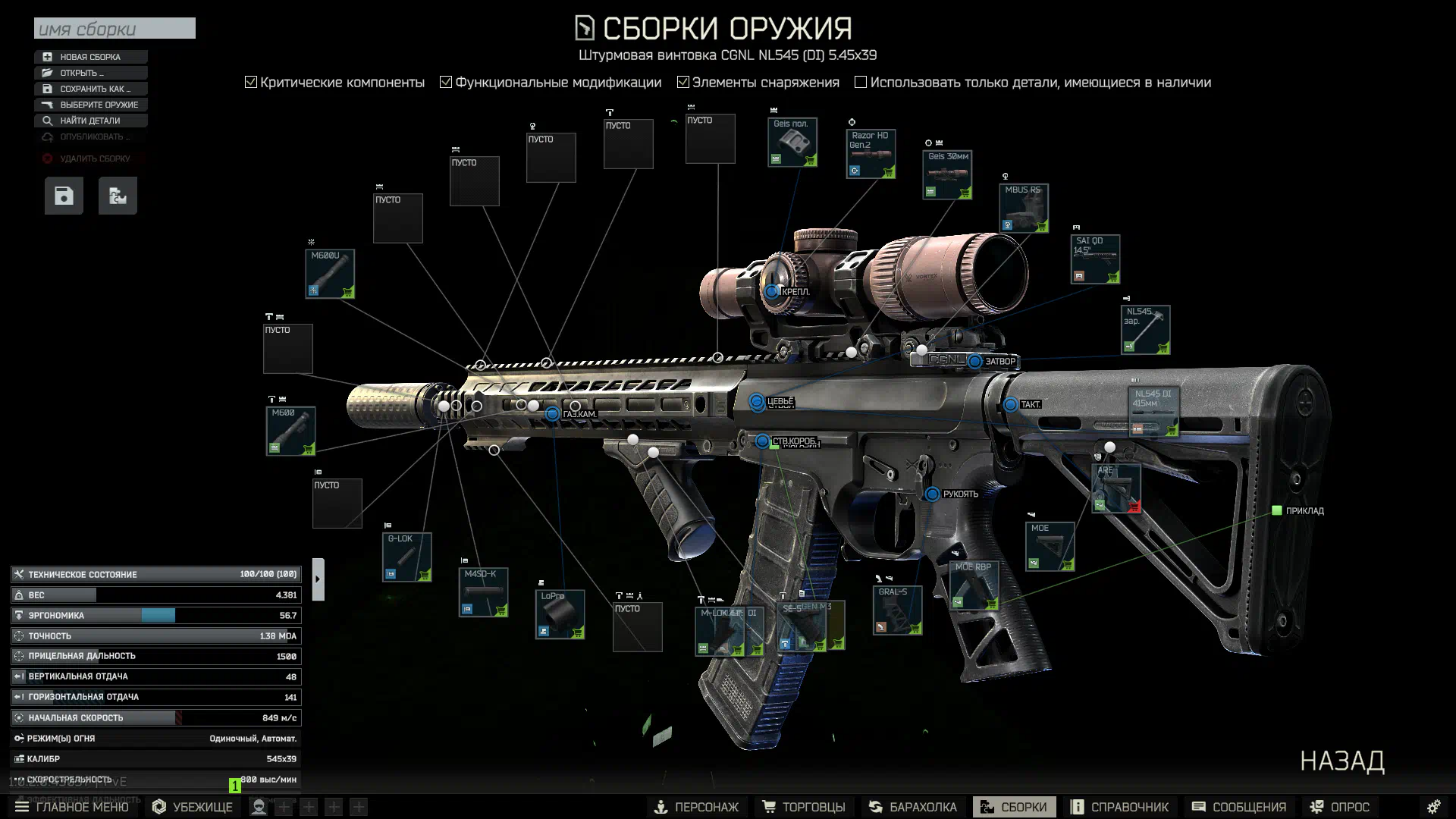The height and width of the screenshot is (819, 1456).
Task: Go back with the НАЗАД button
Action: click(x=1341, y=761)
